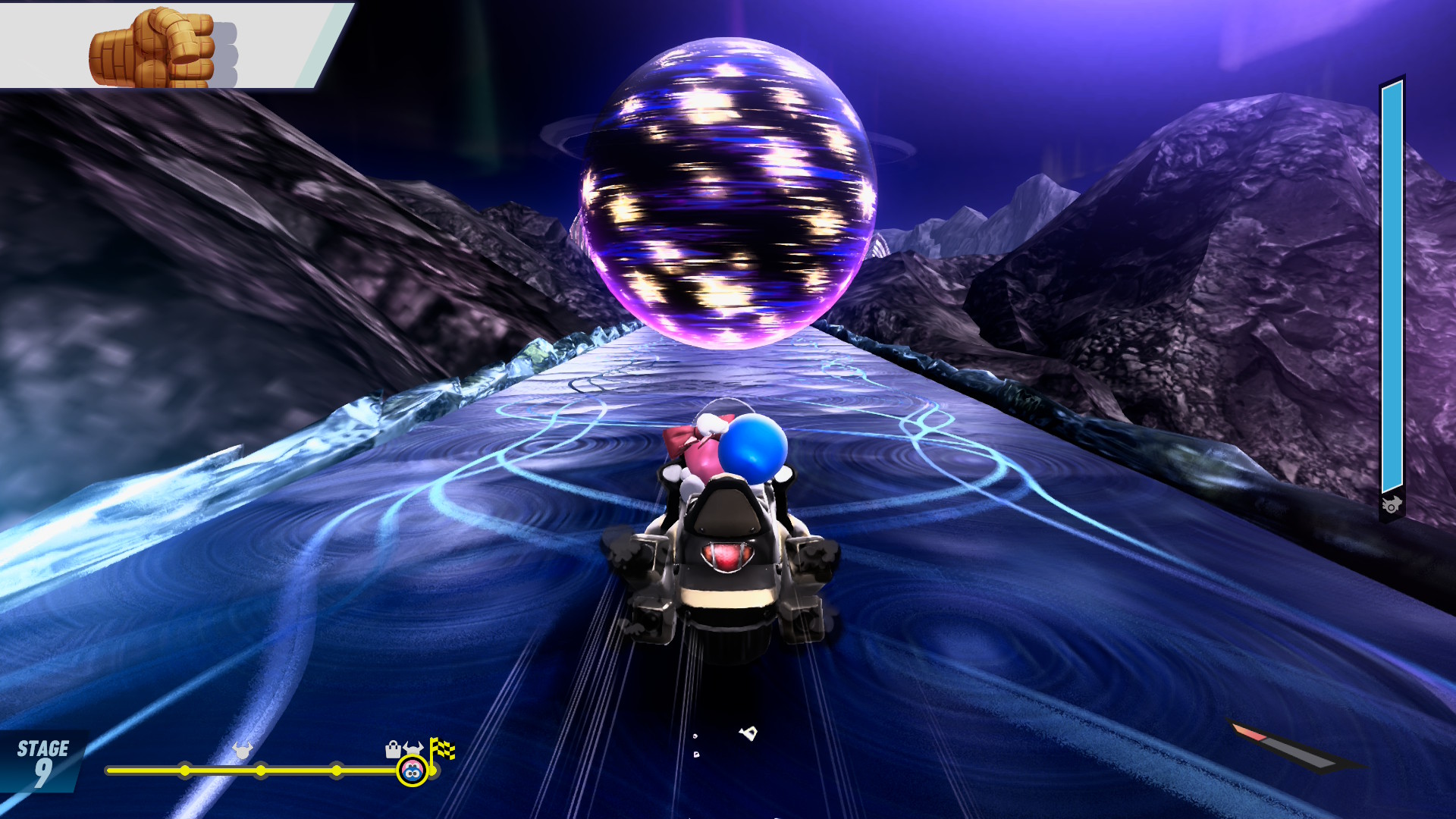The image size is (1456, 819).
Task: Click the Stage 9 badge
Action: coord(42,761)
